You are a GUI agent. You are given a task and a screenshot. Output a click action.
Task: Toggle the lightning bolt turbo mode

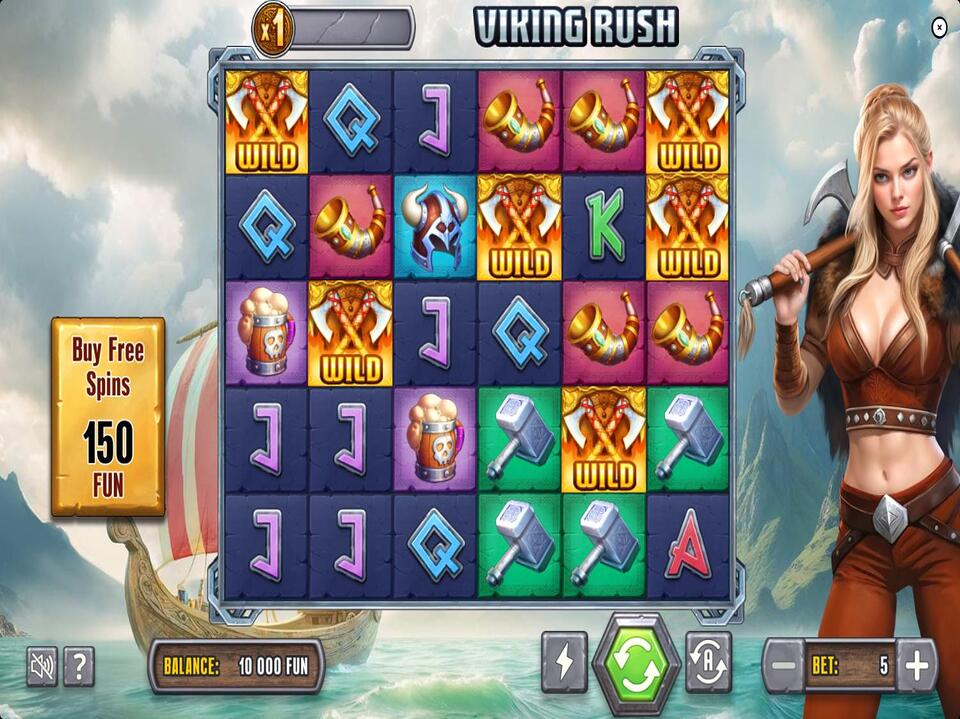564,662
